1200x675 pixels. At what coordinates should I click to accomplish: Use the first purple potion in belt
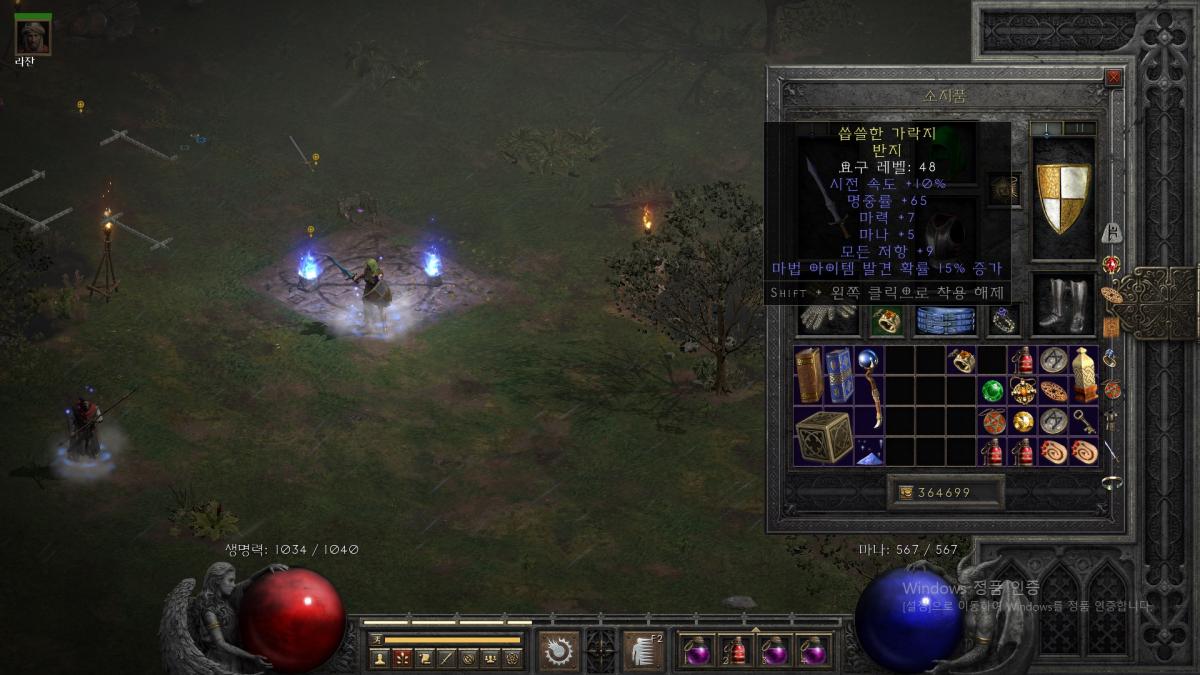[x=696, y=651]
